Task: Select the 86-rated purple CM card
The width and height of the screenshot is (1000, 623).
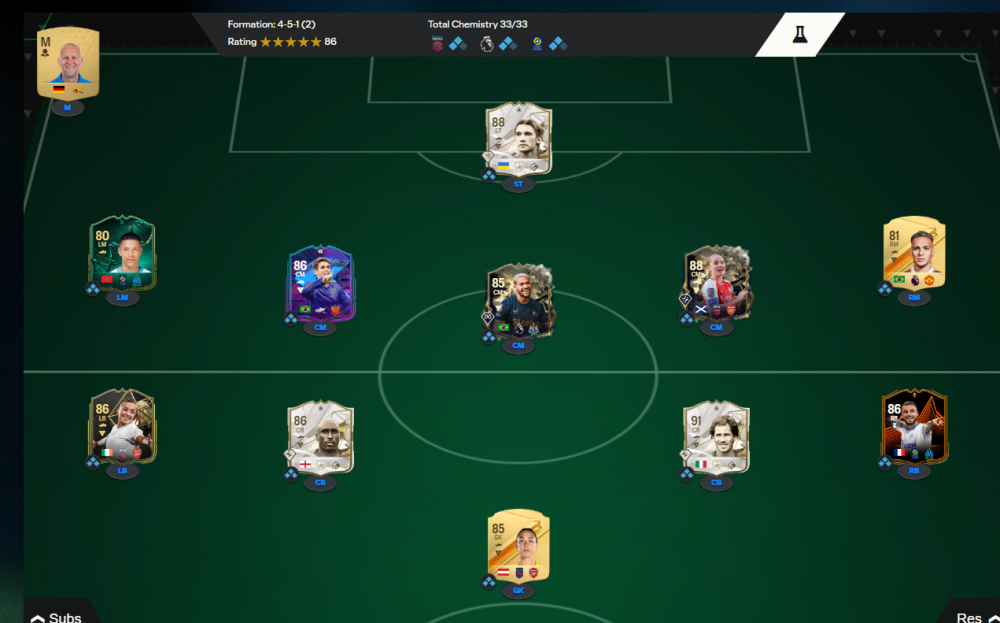Action: click(x=320, y=283)
